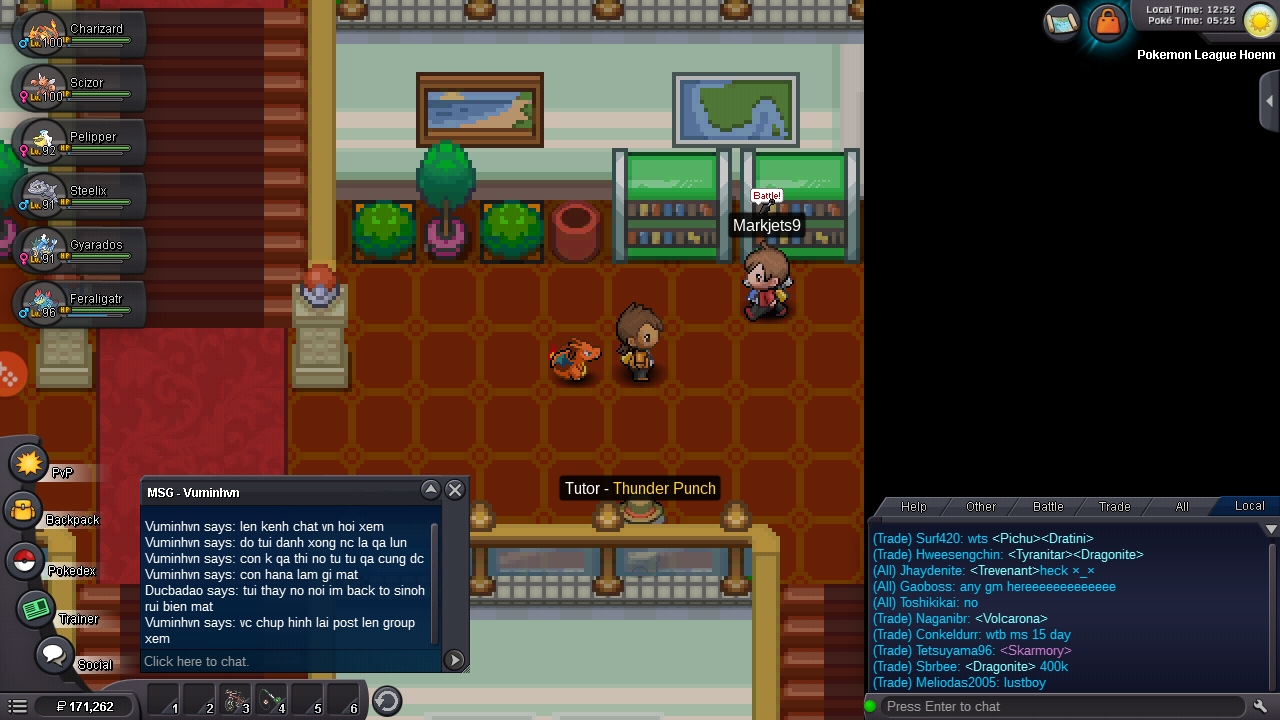
Task: Open the map icon at top right
Action: [x=1061, y=22]
